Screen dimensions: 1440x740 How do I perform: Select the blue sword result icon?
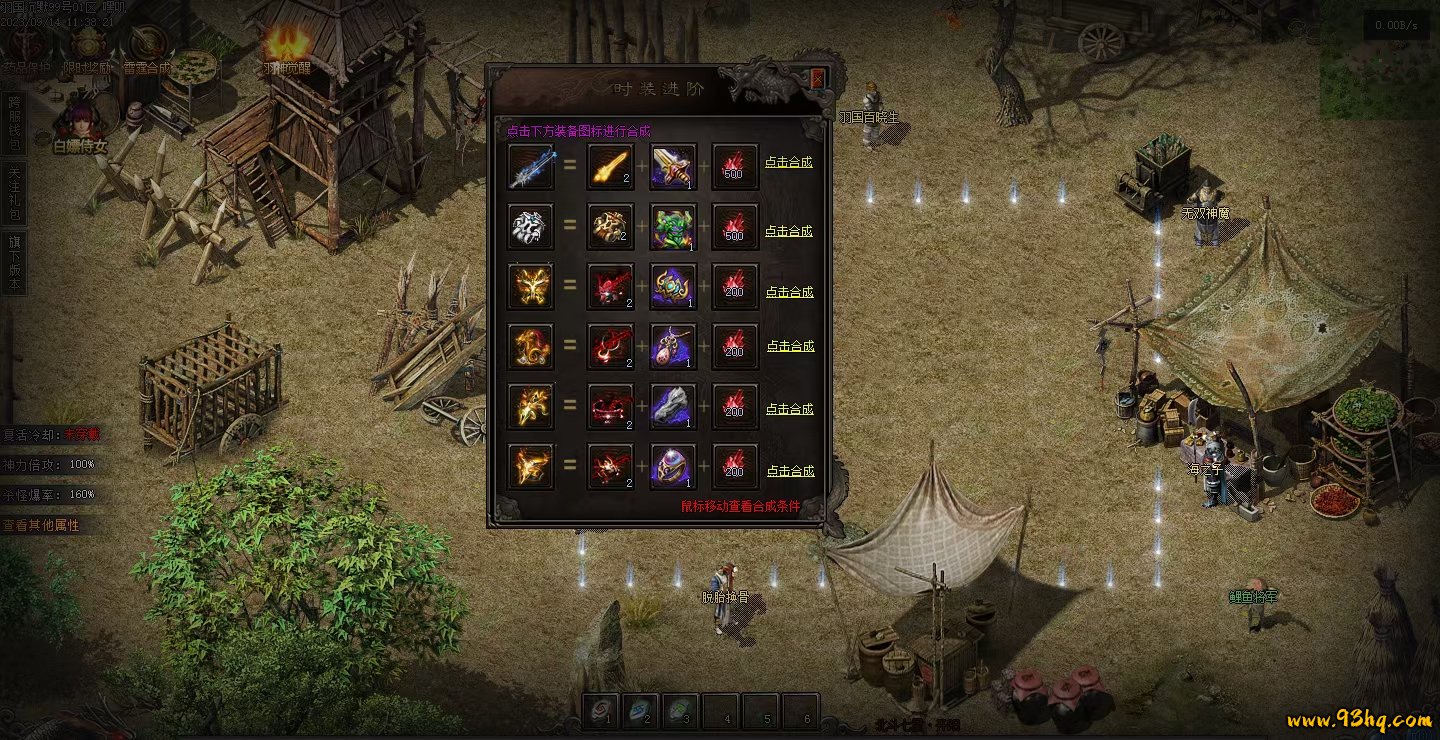coord(530,168)
